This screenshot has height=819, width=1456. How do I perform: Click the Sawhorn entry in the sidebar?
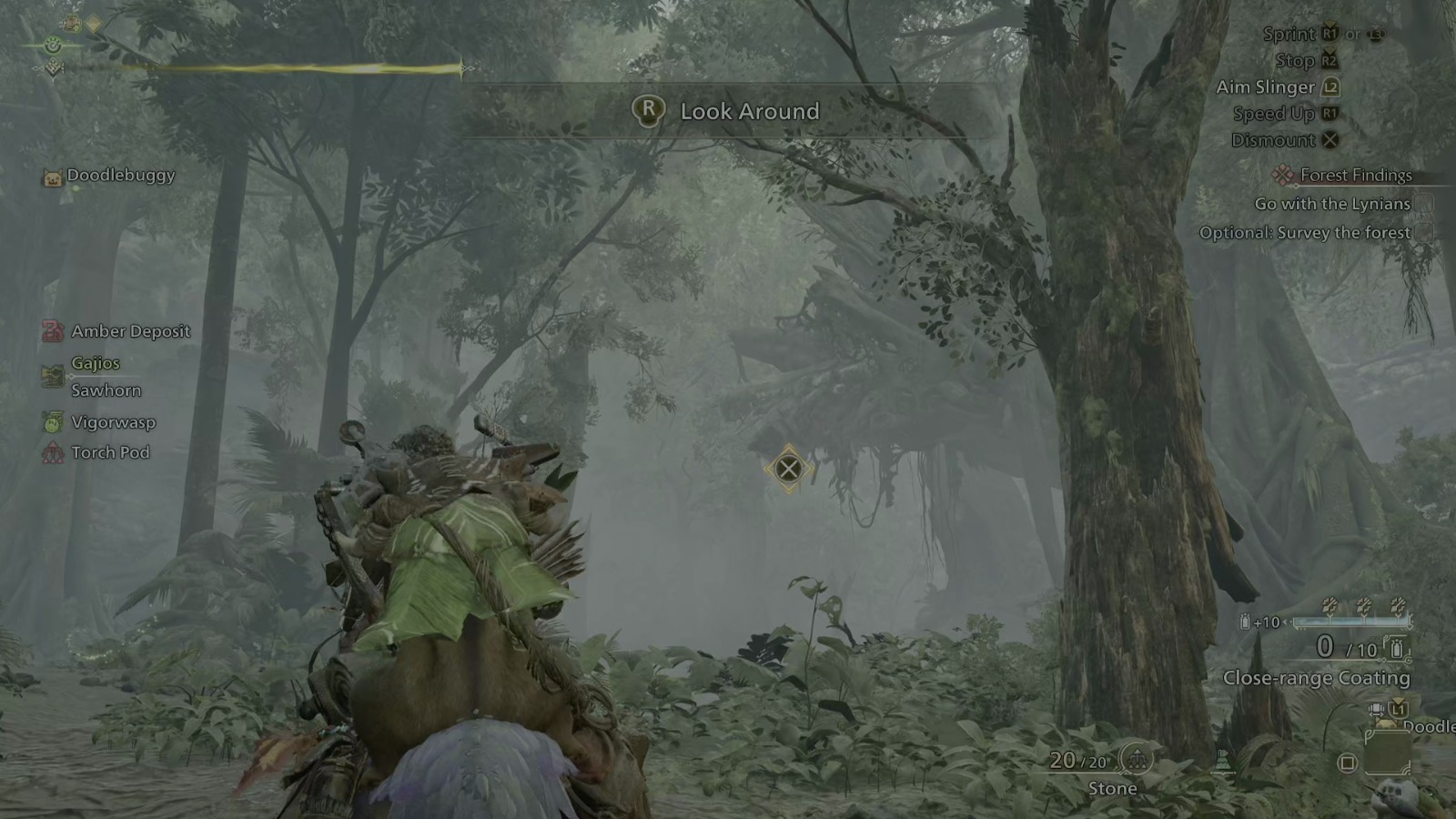click(105, 389)
